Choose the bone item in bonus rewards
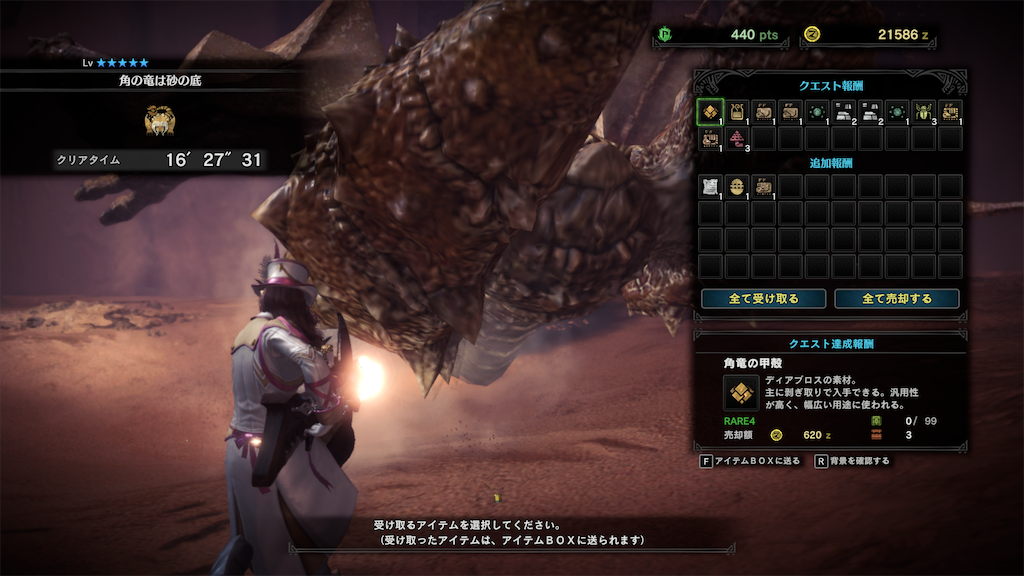The width and height of the screenshot is (1024, 576). tap(763, 186)
